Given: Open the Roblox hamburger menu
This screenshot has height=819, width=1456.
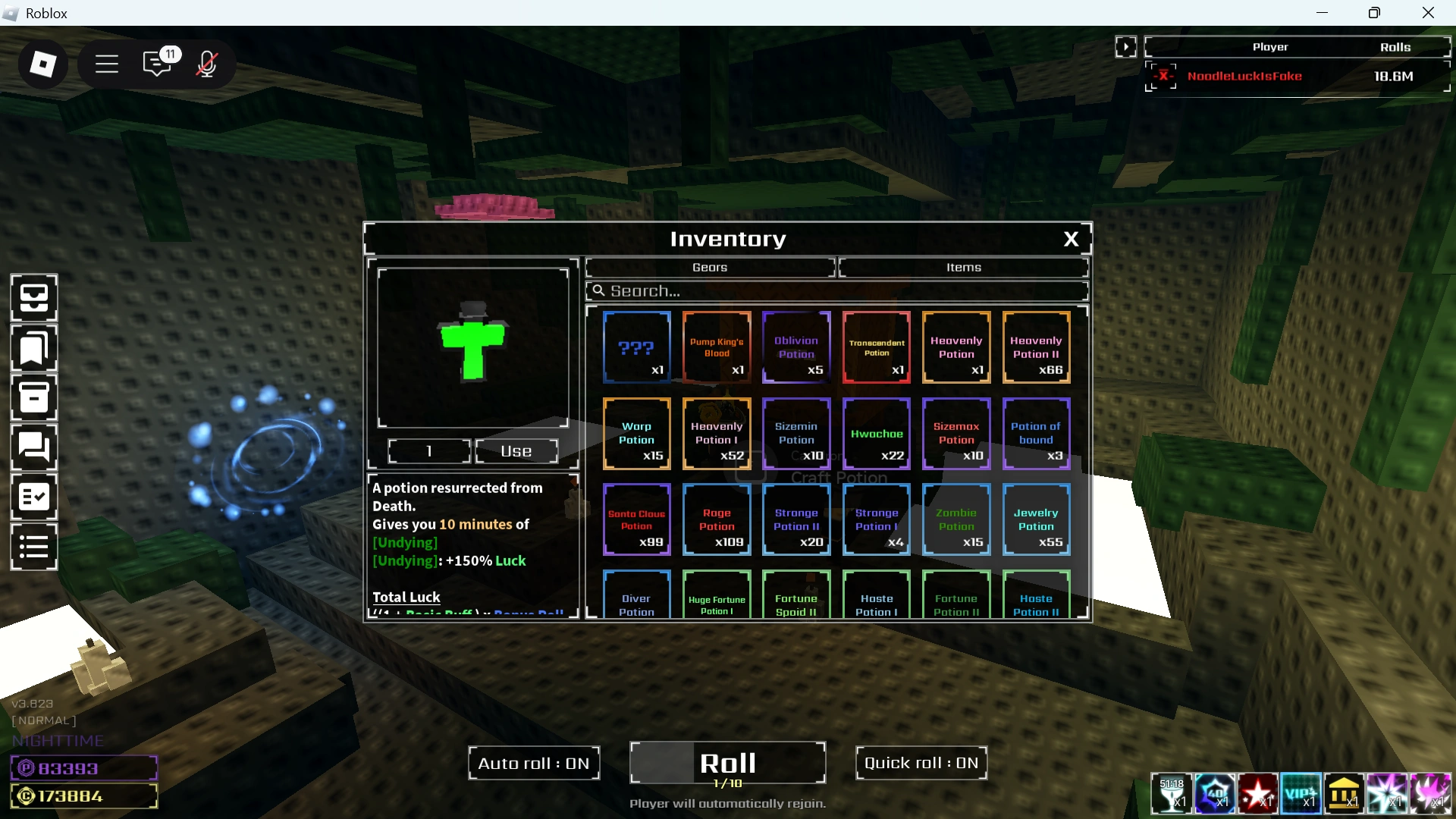Looking at the screenshot, I should tap(106, 64).
